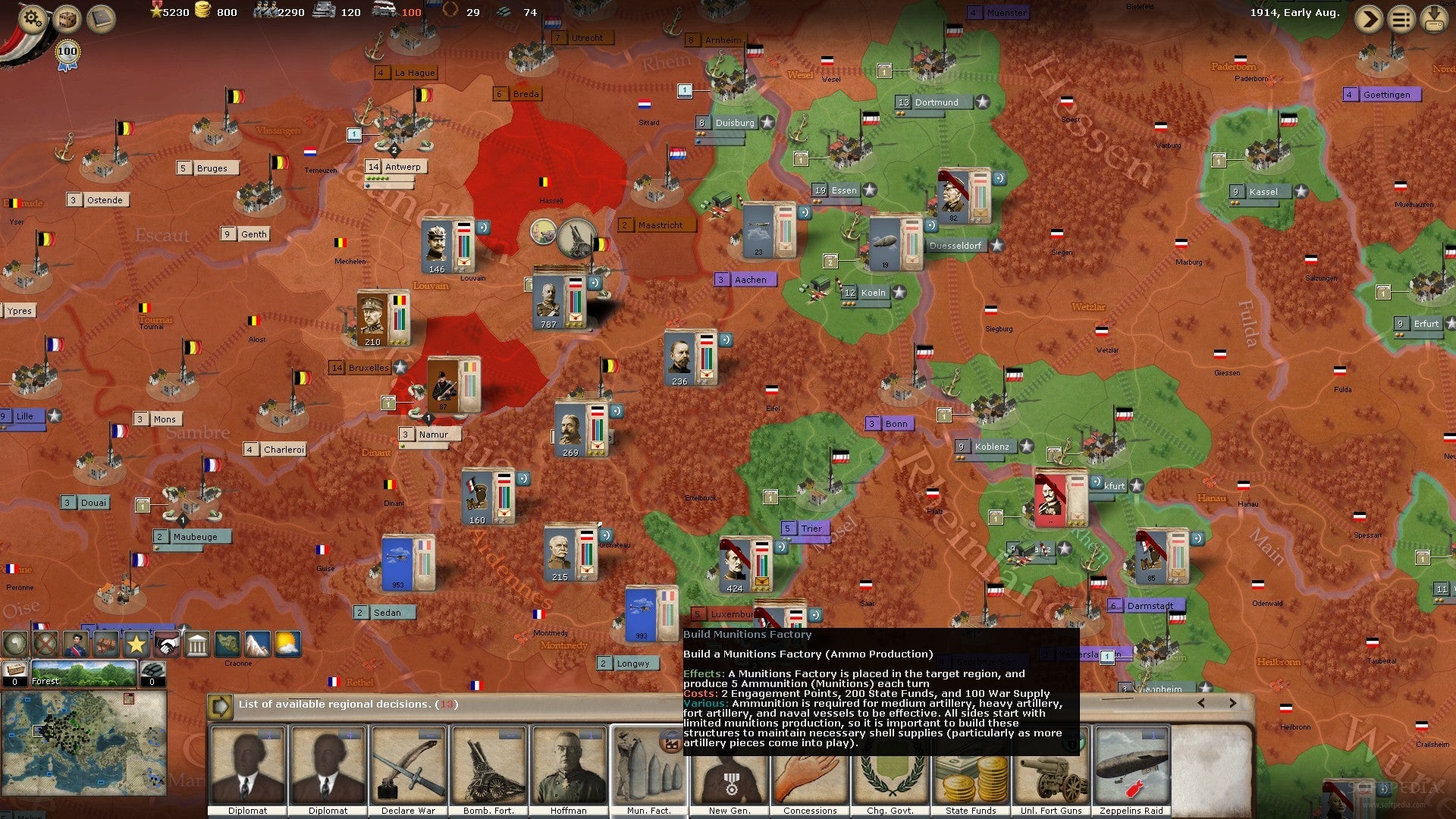
Task: Toggle the weather sun-and-cloud map filter
Action: (x=287, y=645)
